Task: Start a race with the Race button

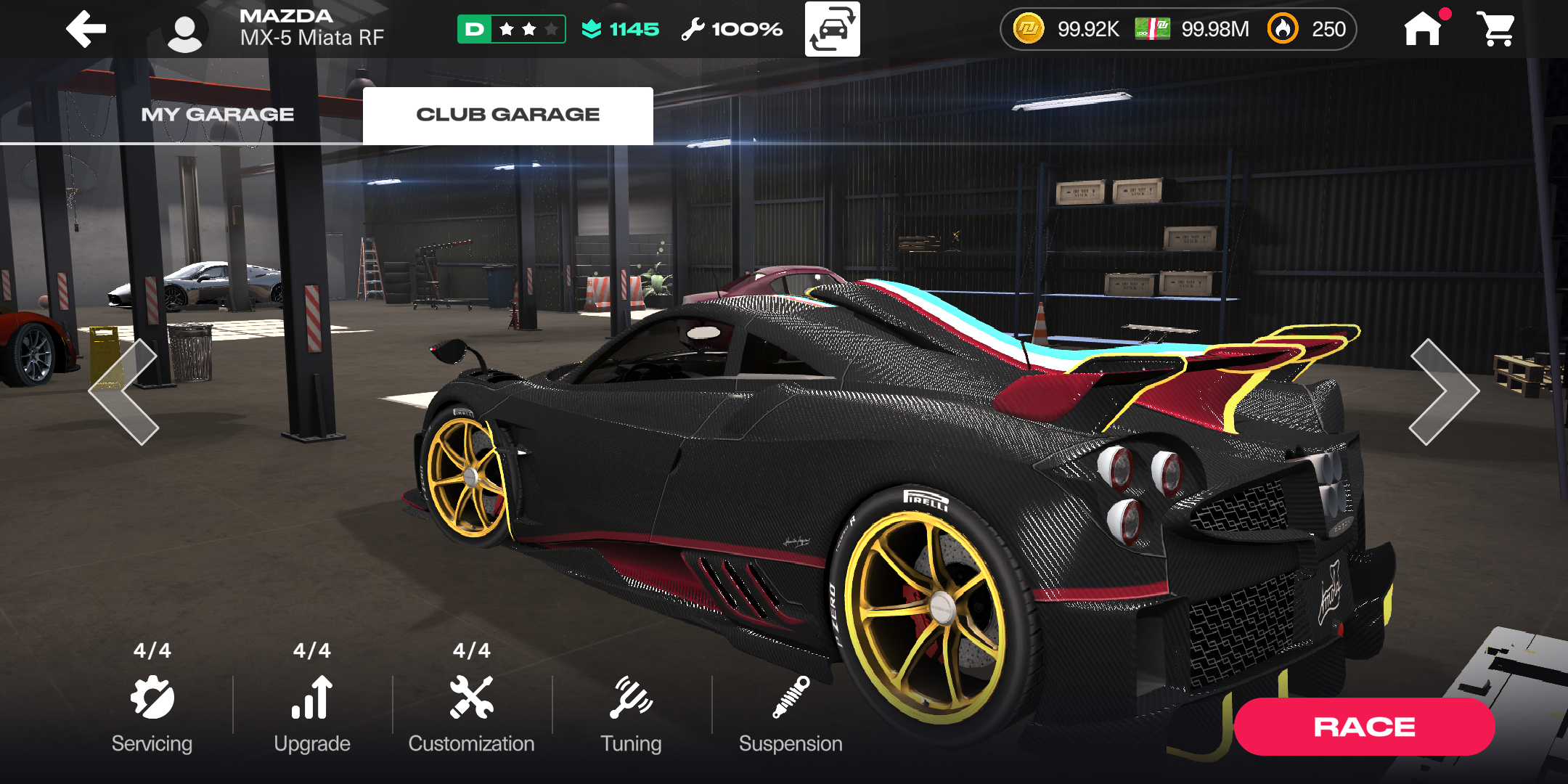Action: (x=1364, y=727)
